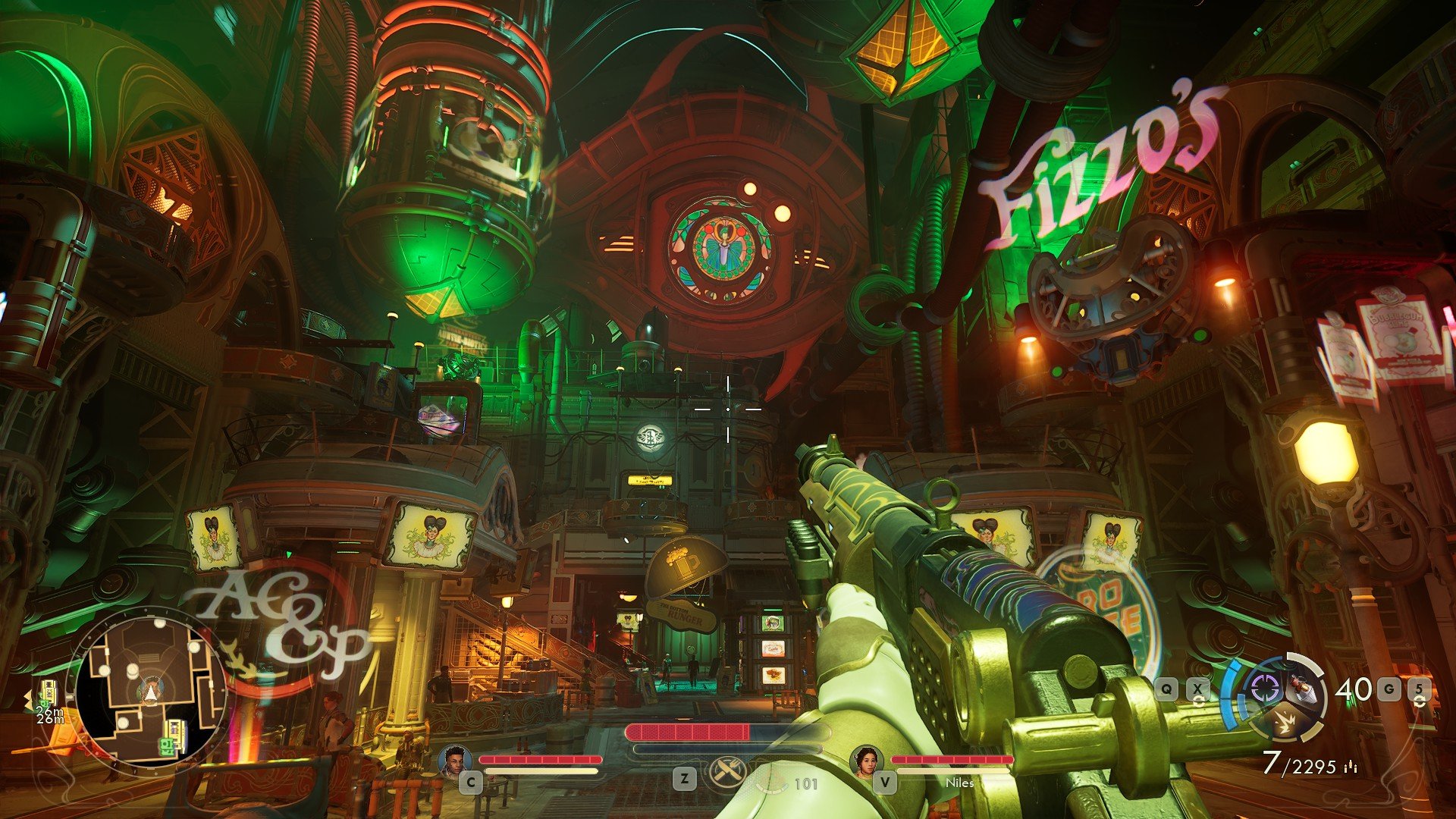Select the left companion's portrait
The height and width of the screenshot is (819, 1456).
coord(455,761)
